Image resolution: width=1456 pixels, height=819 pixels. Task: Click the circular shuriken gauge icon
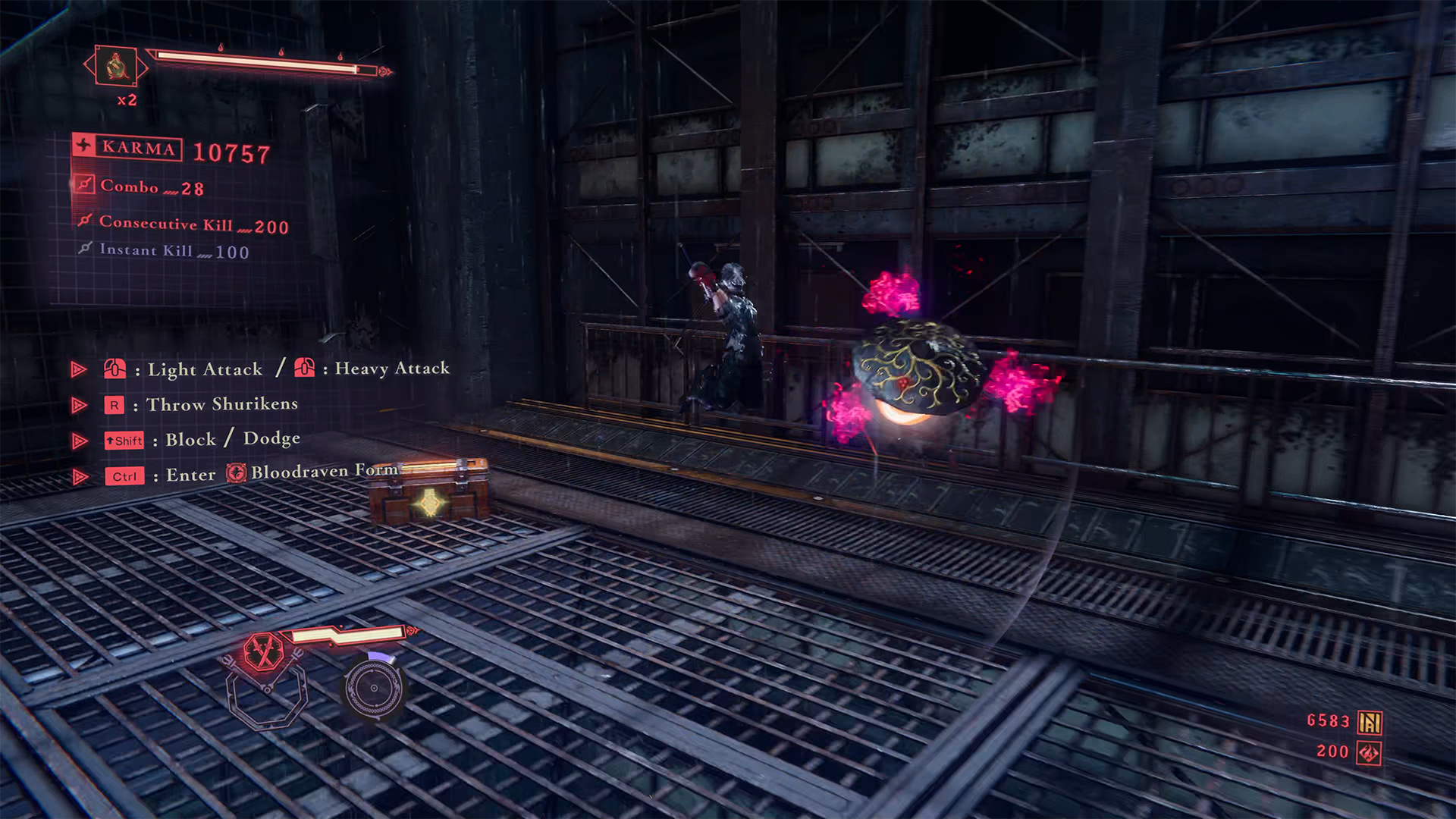pyautogui.click(x=373, y=688)
